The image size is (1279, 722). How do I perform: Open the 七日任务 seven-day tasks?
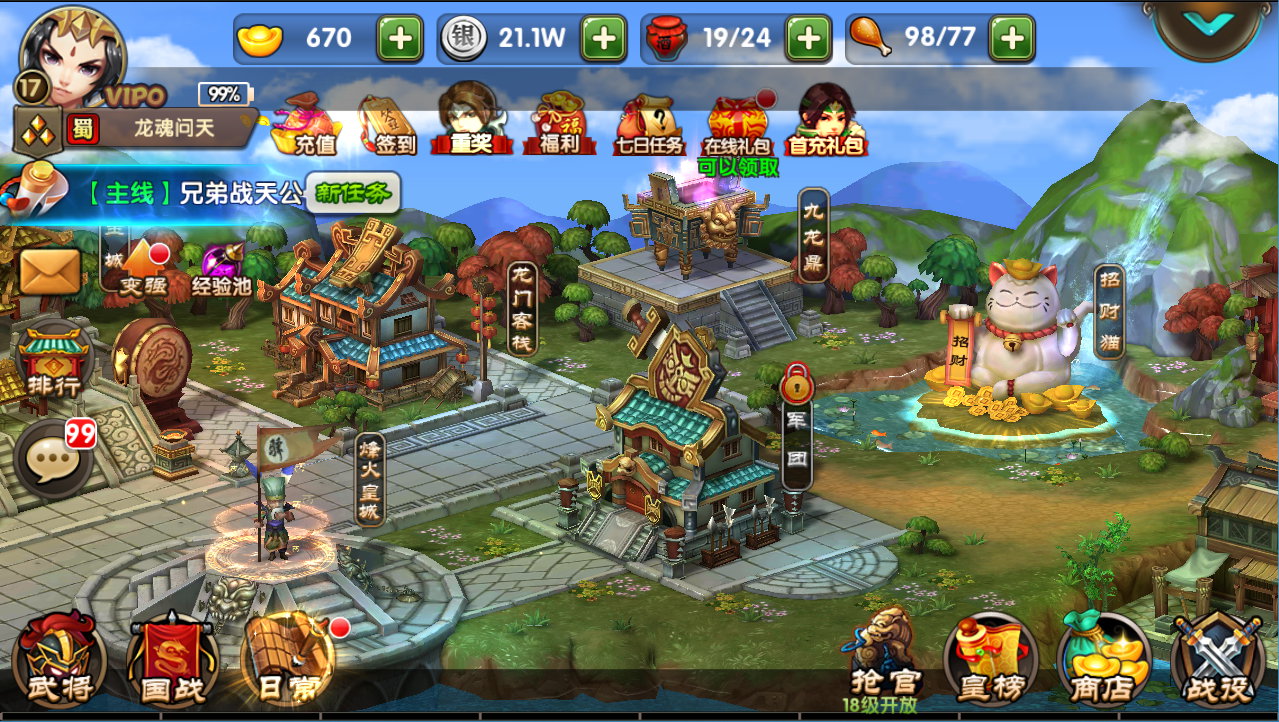pos(648,124)
